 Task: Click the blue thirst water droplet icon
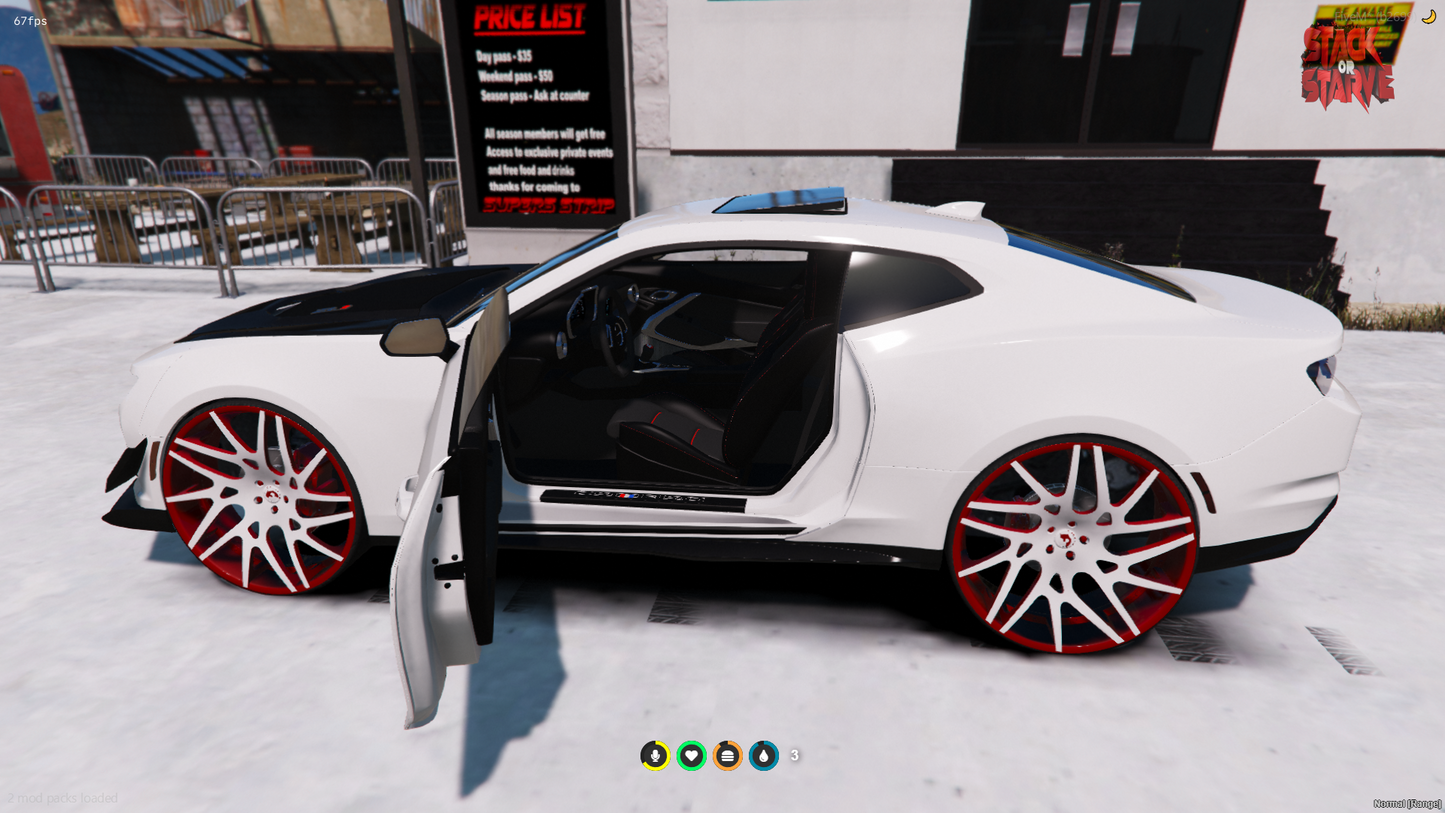coord(763,755)
